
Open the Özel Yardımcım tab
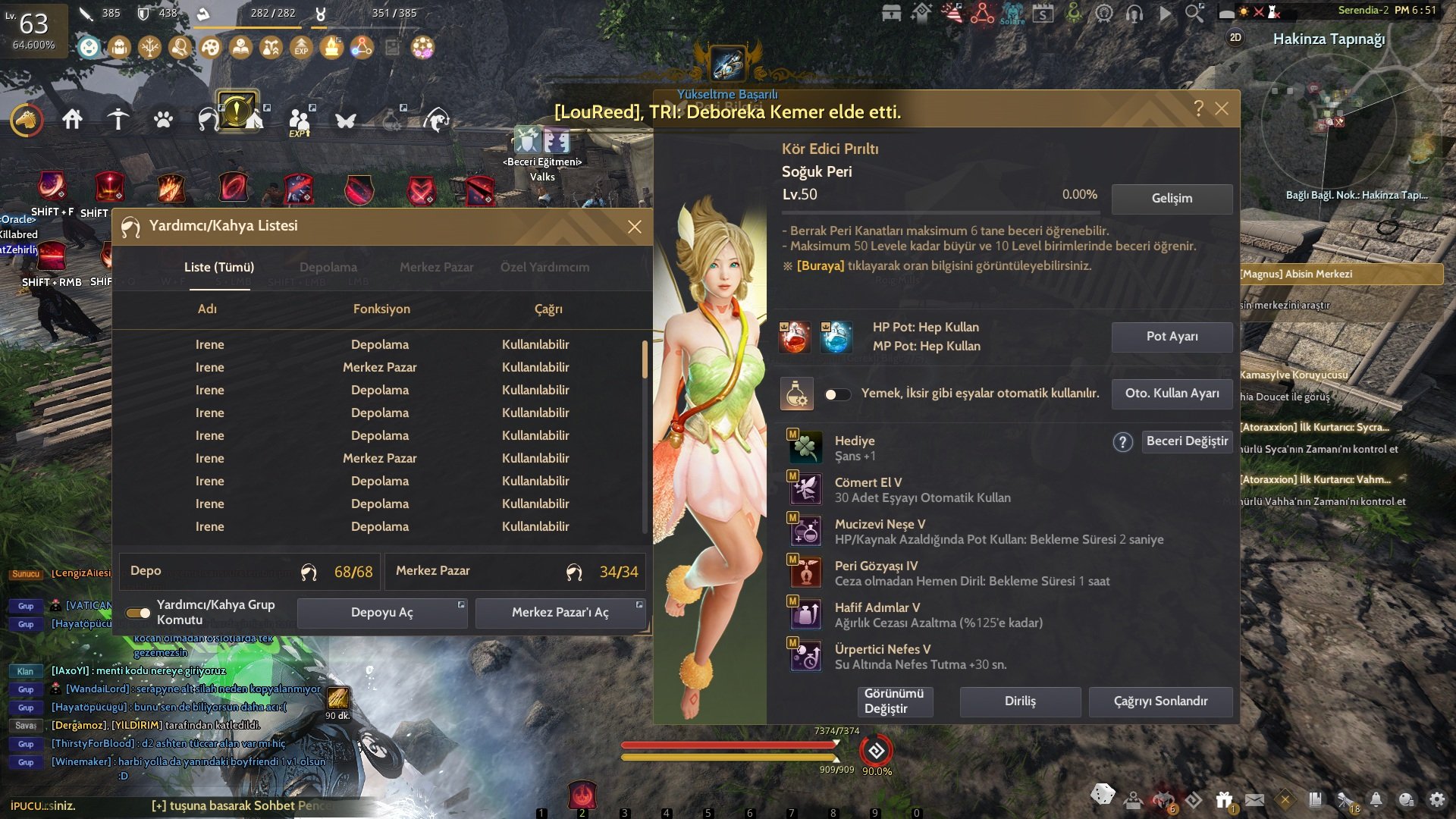(544, 267)
